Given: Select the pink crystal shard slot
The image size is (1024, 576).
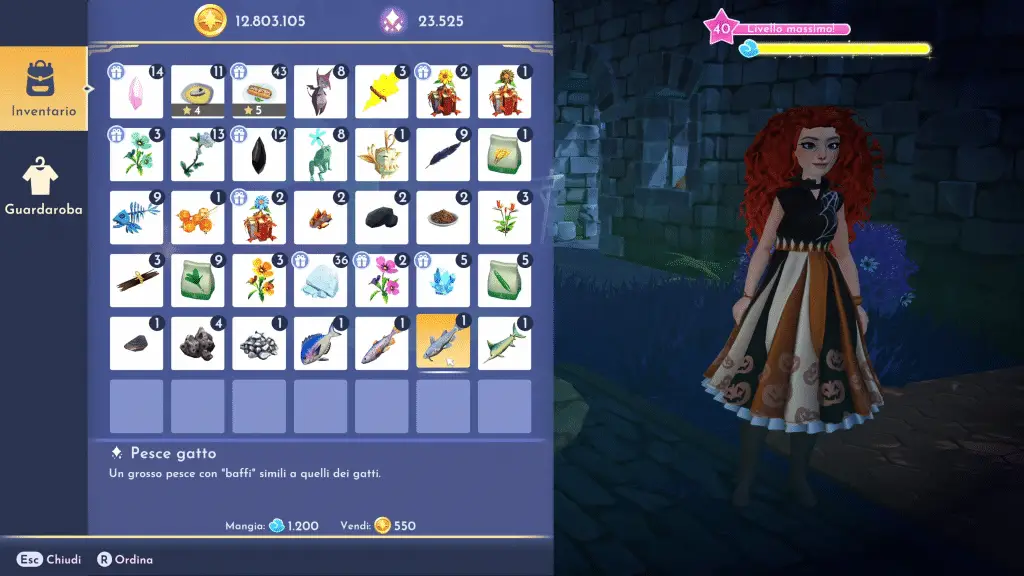Looking at the screenshot, I should click(136, 91).
